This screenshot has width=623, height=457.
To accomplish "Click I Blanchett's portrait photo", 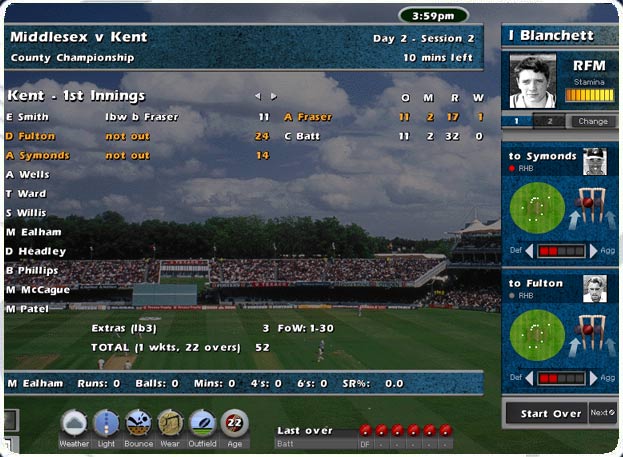I will coord(532,82).
